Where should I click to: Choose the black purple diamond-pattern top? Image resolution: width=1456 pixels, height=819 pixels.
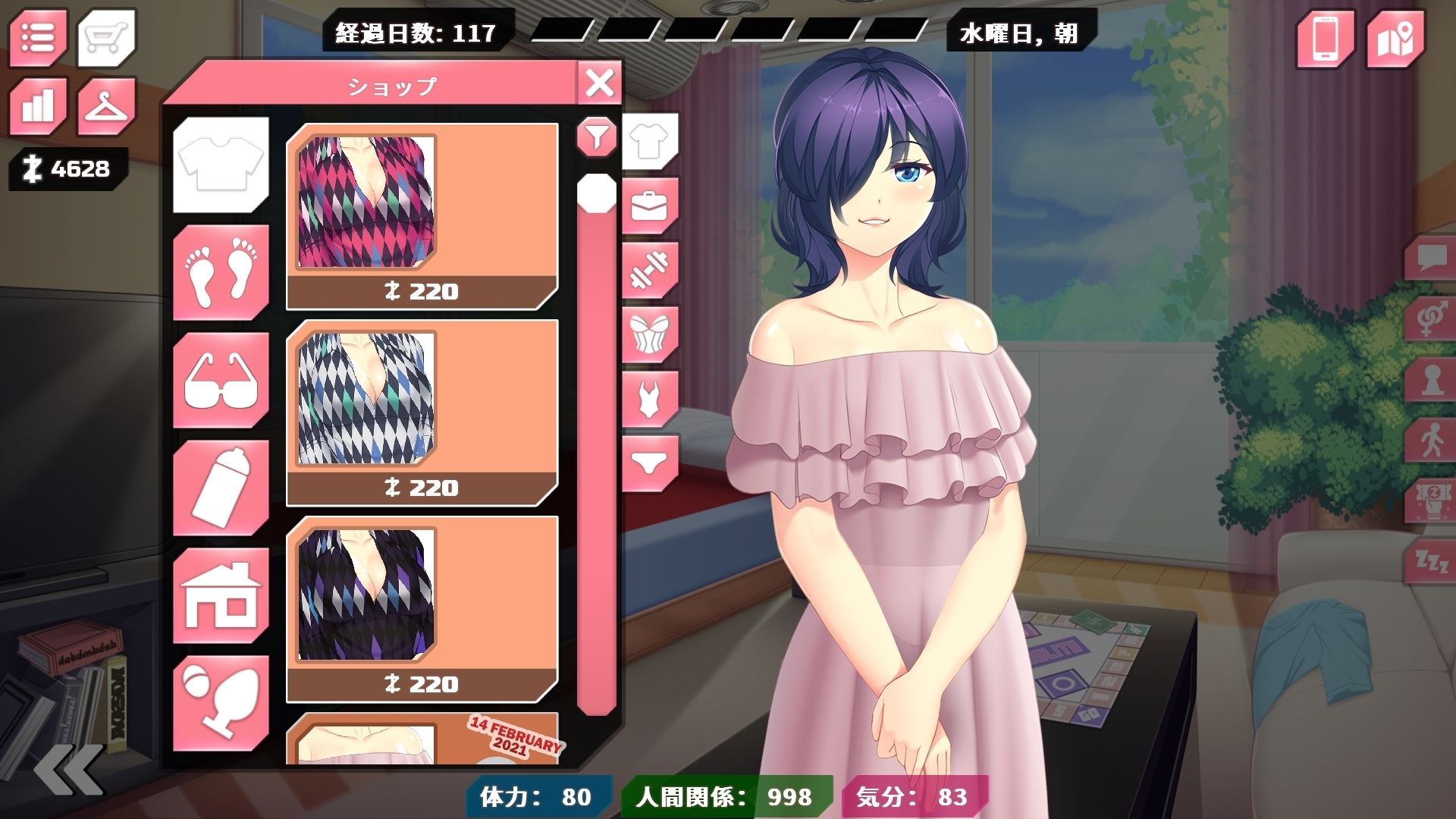pyautogui.click(x=422, y=609)
